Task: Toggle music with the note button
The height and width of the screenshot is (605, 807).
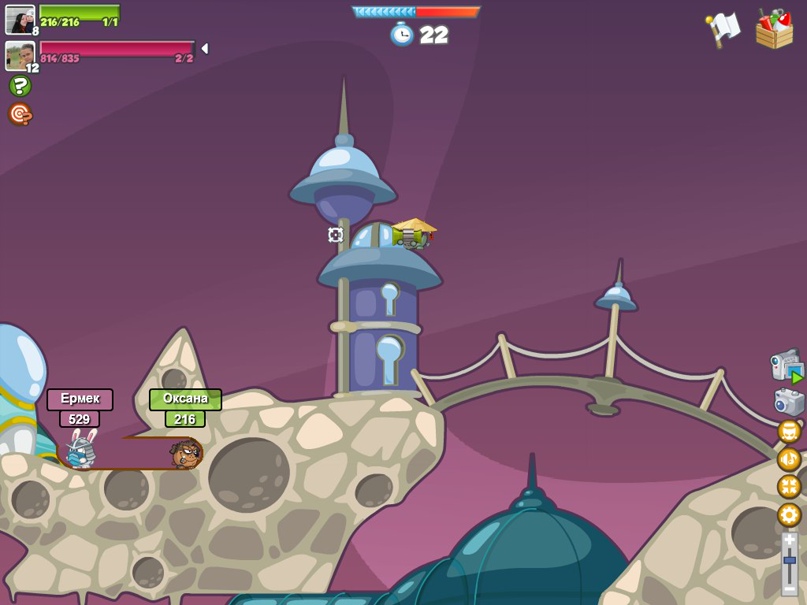Action: pos(789,459)
